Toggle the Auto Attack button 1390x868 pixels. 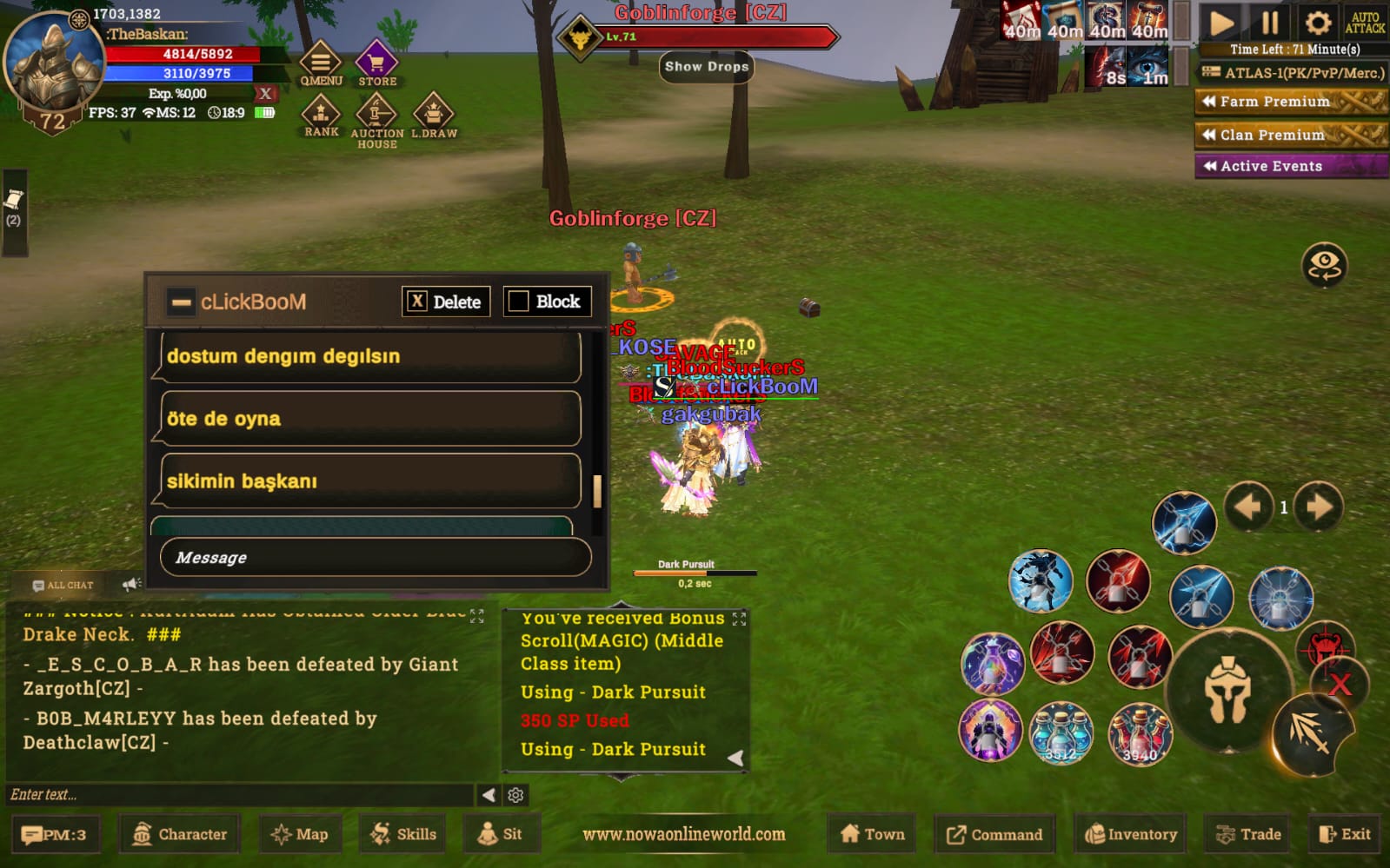[1365, 23]
